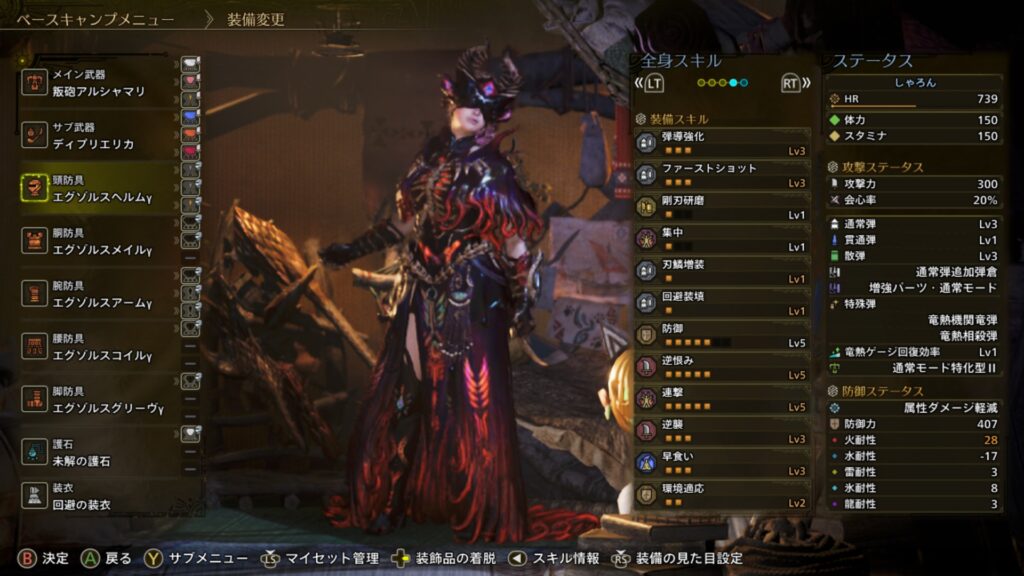Select the ファーストショット skill entry

click(x=722, y=175)
